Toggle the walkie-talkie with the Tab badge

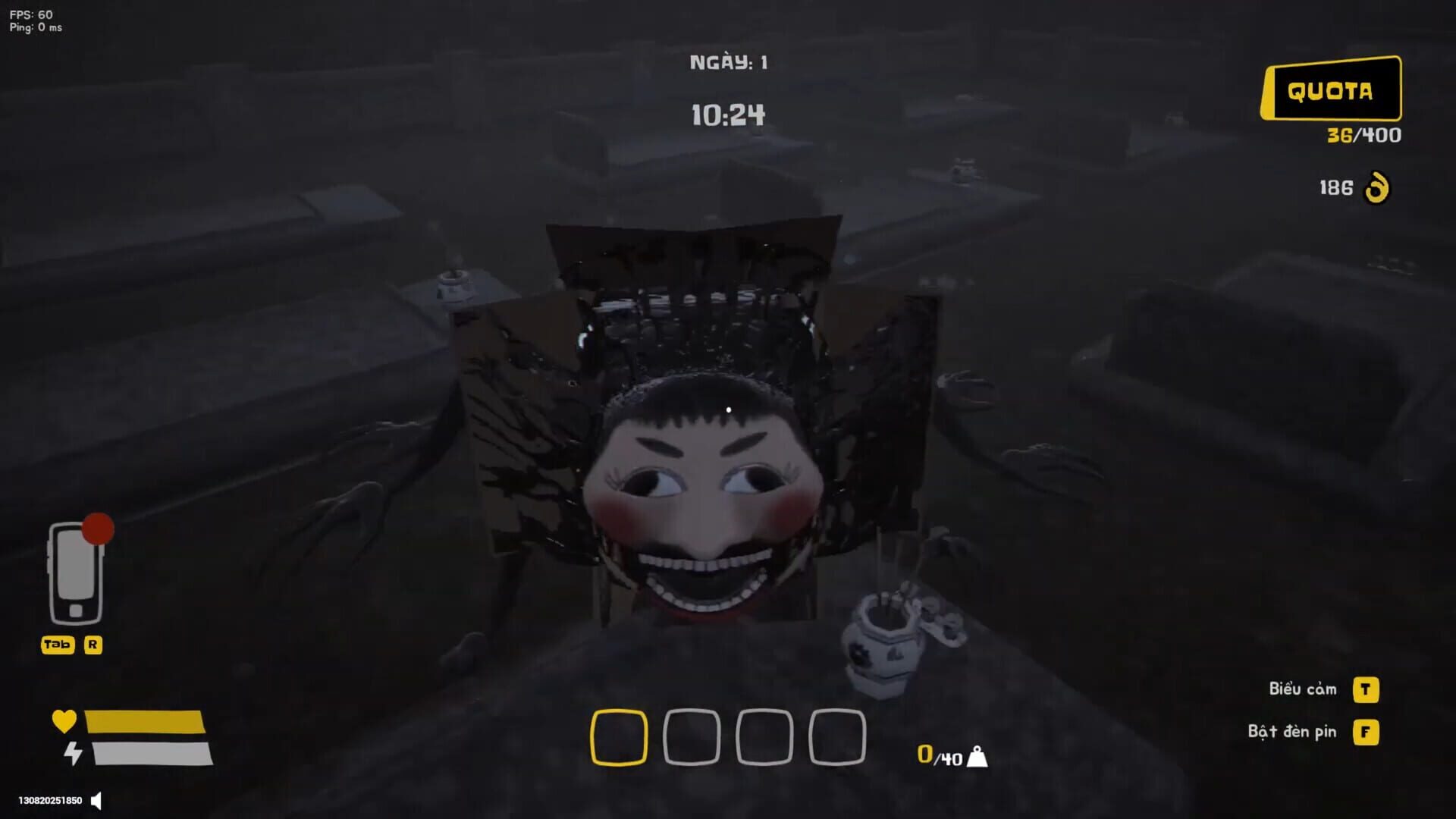coord(58,645)
